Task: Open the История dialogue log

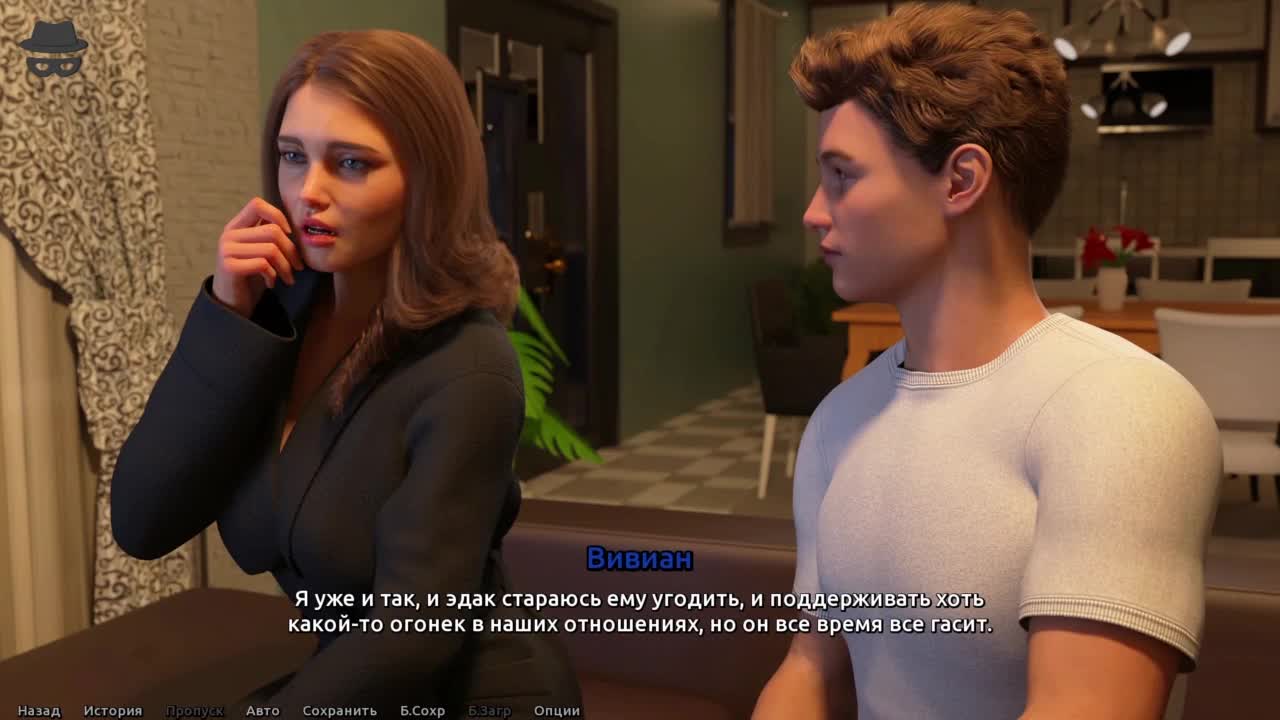Action: (113, 711)
